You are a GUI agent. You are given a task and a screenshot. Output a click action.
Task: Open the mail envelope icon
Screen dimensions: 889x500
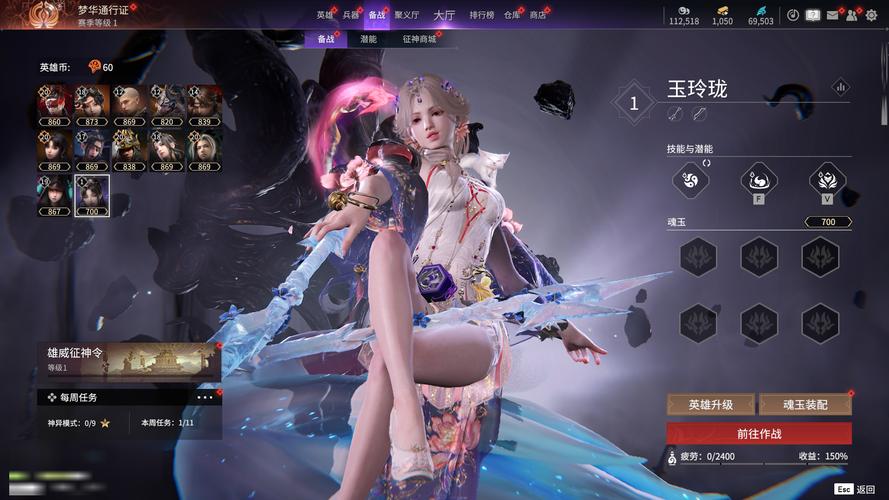point(831,15)
